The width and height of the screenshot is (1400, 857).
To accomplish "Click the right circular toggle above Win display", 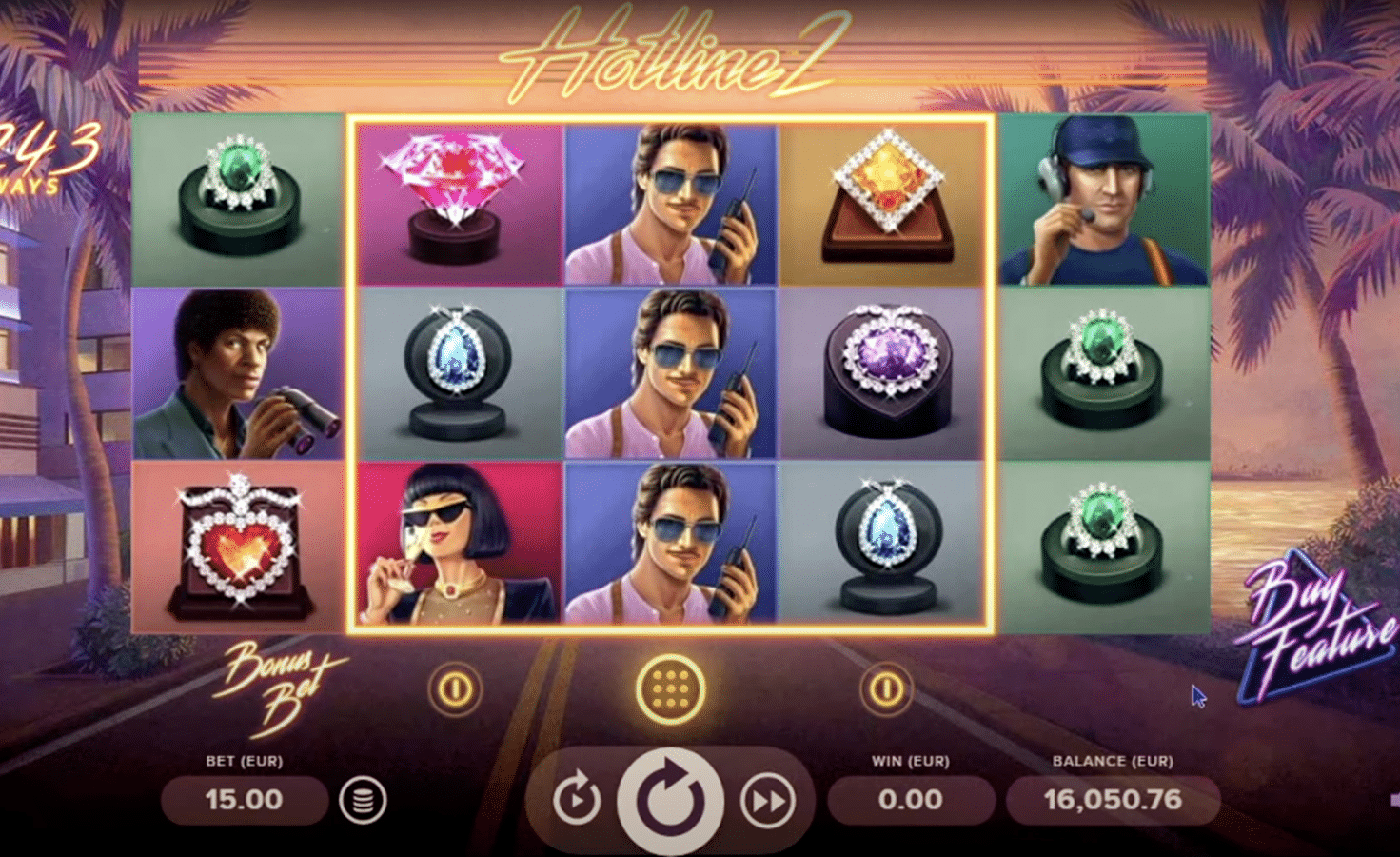I will (x=885, y=688).
